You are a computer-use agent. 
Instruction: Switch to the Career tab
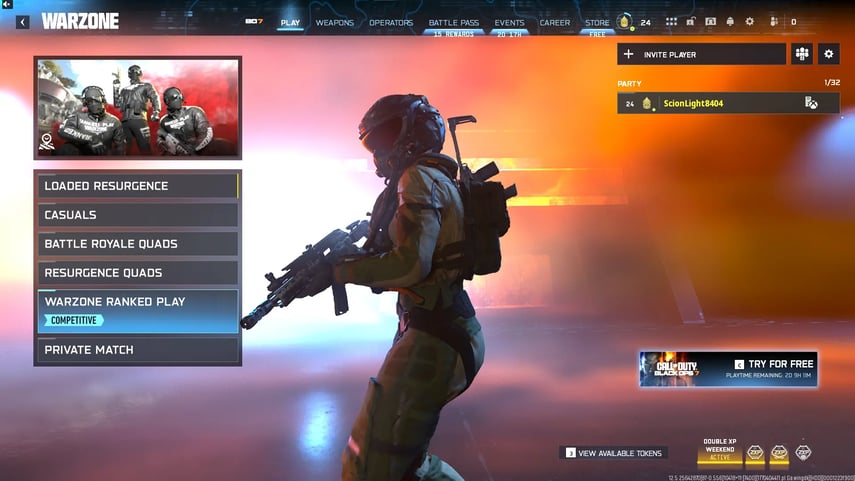(555, 22)
